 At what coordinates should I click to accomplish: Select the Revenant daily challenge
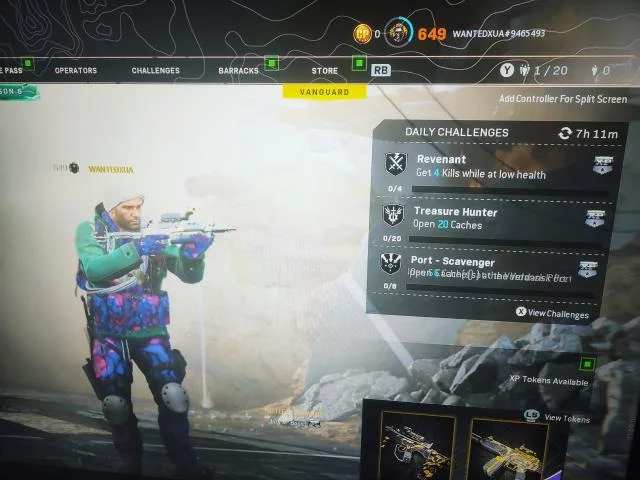pyautogui.click(x=491, y=166)
